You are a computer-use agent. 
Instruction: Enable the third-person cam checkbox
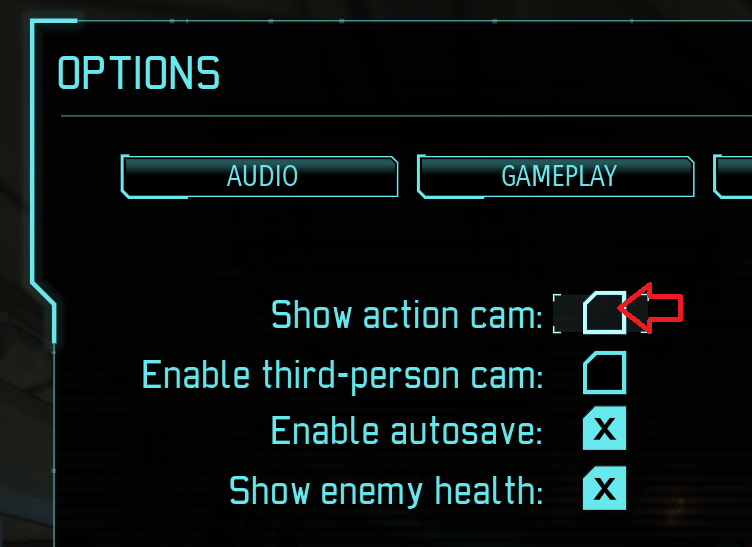pyautogui.click(x=604, y=373)
